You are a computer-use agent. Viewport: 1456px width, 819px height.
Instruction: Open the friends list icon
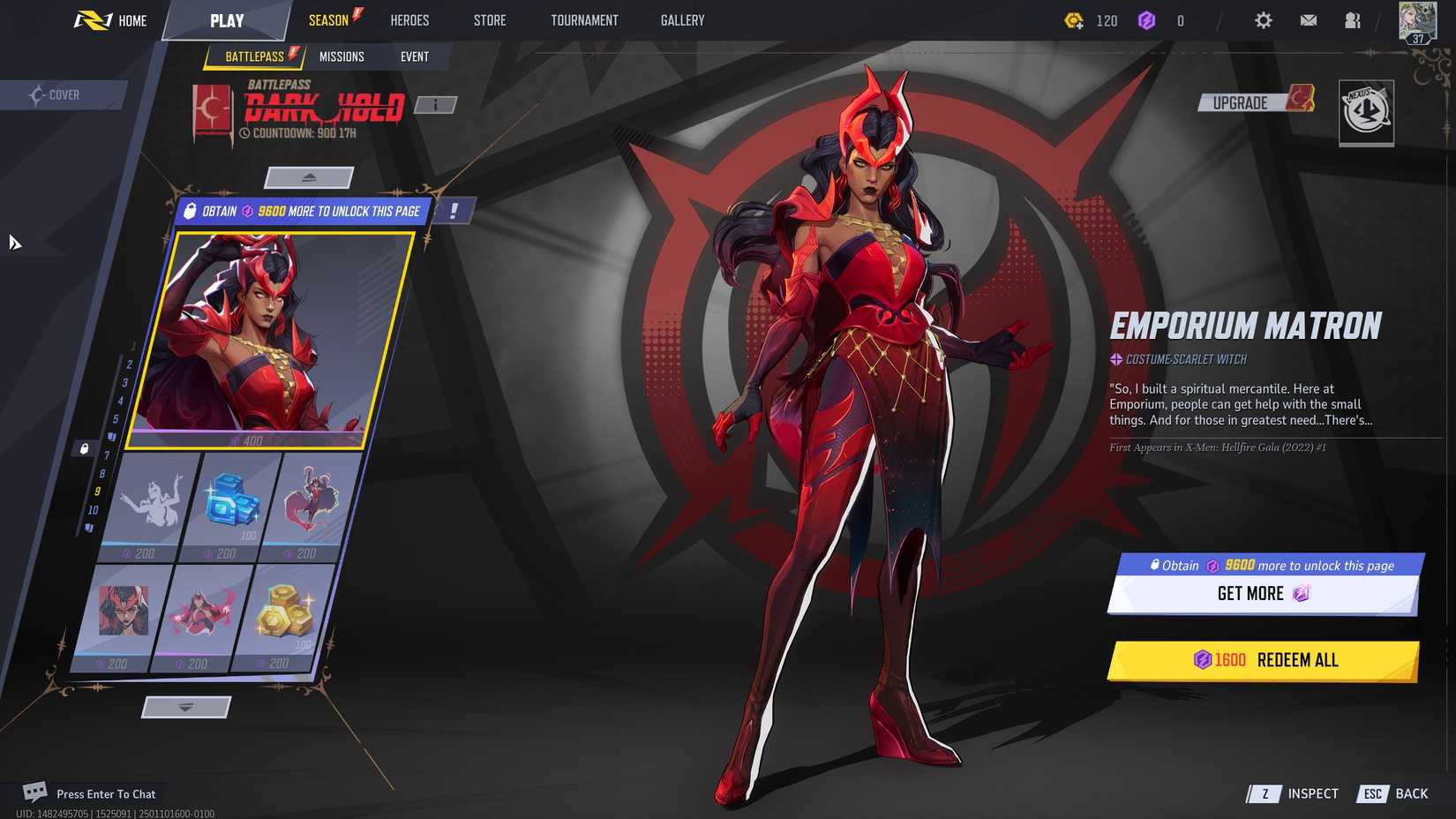[x=1353, y=19]
